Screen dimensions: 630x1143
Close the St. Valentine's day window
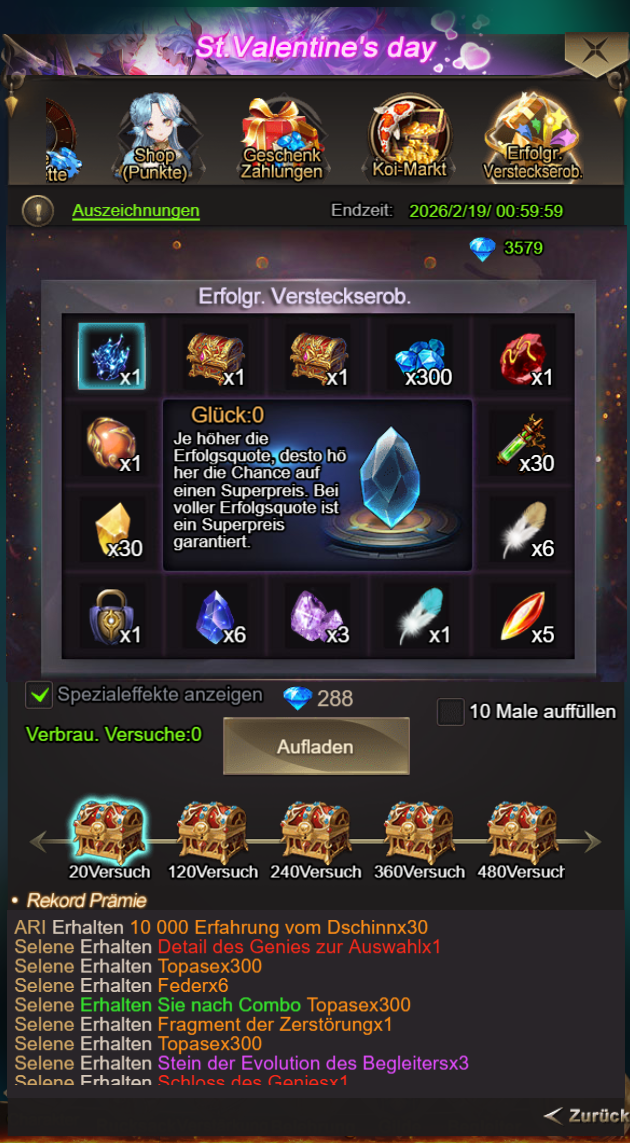pyautogui.click(x=595, y=50)
